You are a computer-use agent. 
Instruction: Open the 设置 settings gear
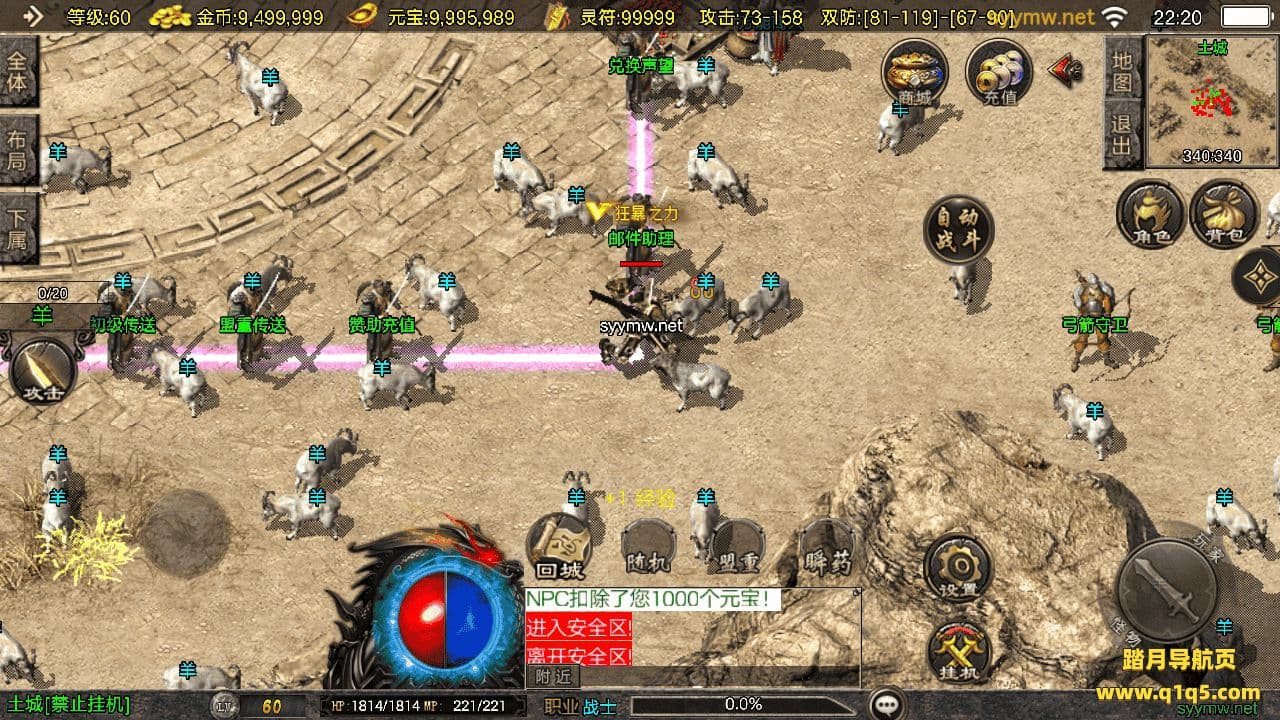tap(957, 569)
